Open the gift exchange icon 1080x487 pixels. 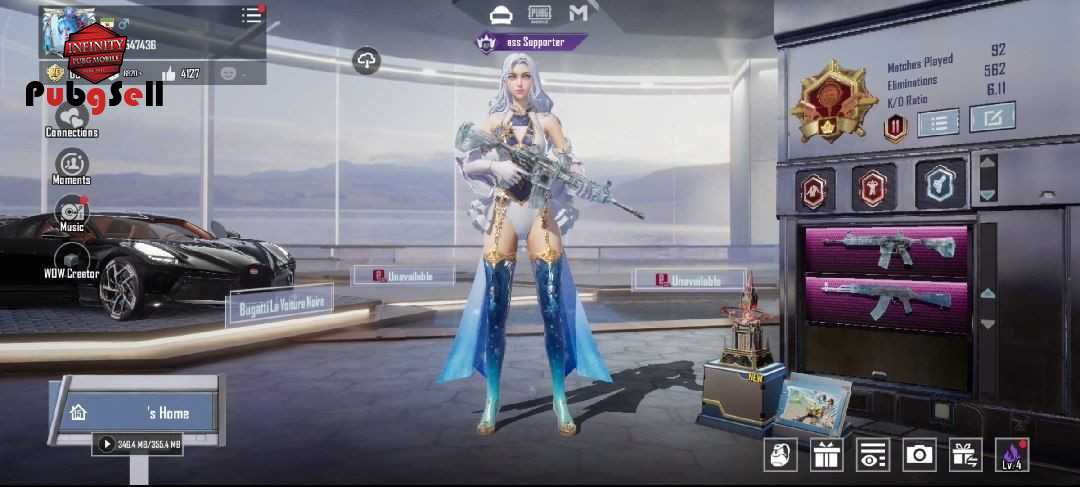[x=965, y=455]
